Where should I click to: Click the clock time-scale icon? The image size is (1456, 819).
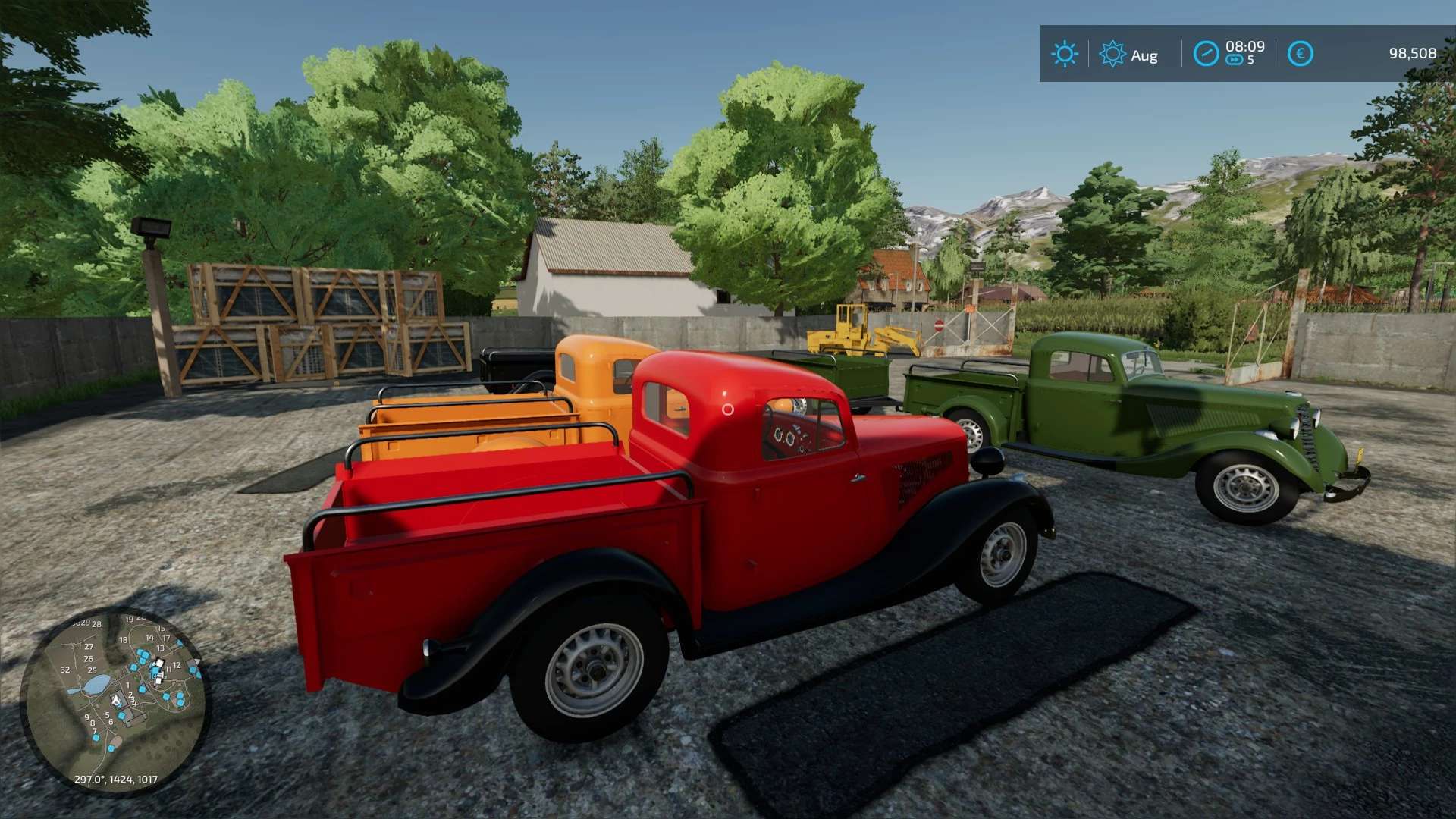tap(1206, 54)
